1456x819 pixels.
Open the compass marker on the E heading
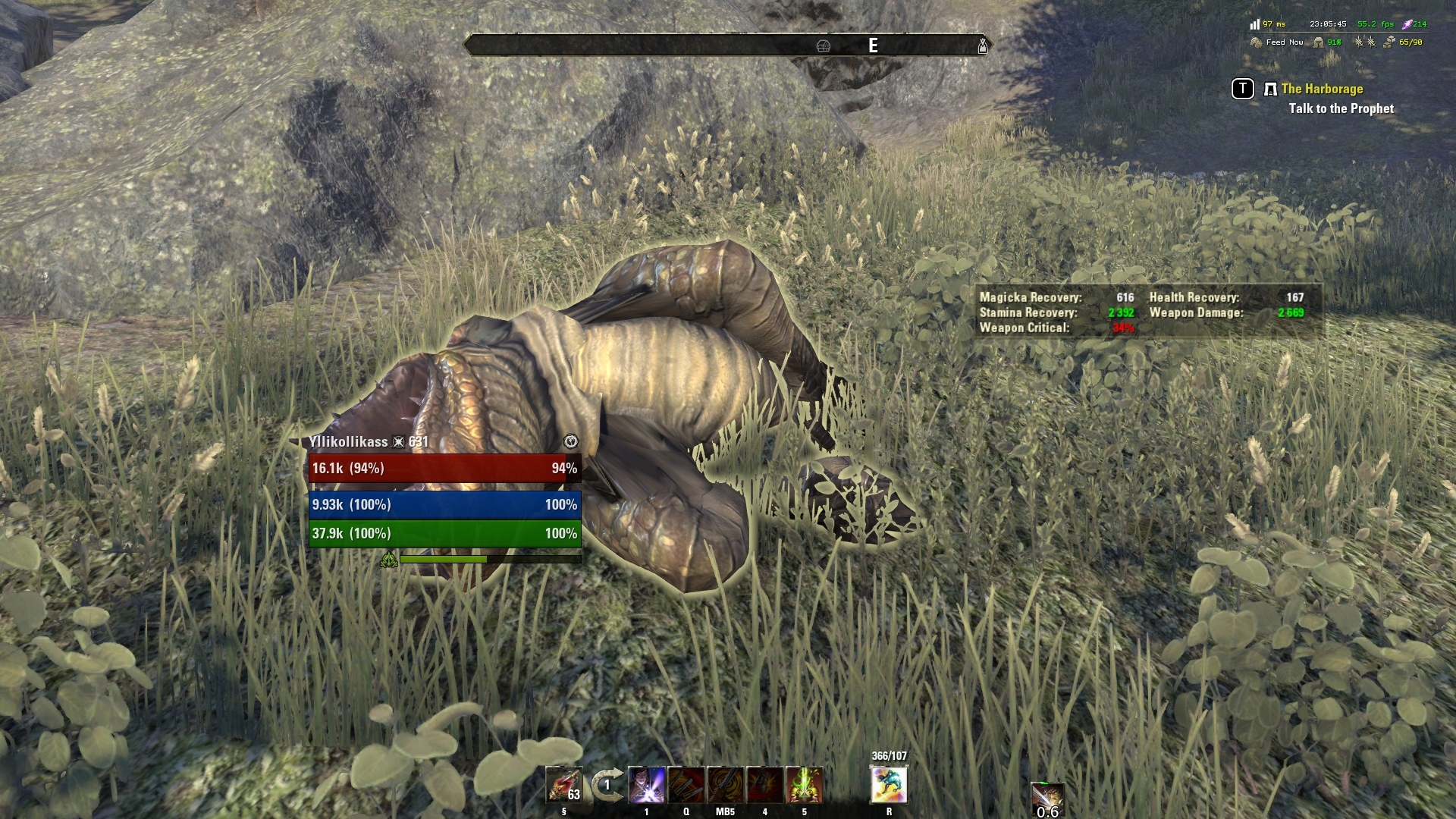click(x=874, y=44)
